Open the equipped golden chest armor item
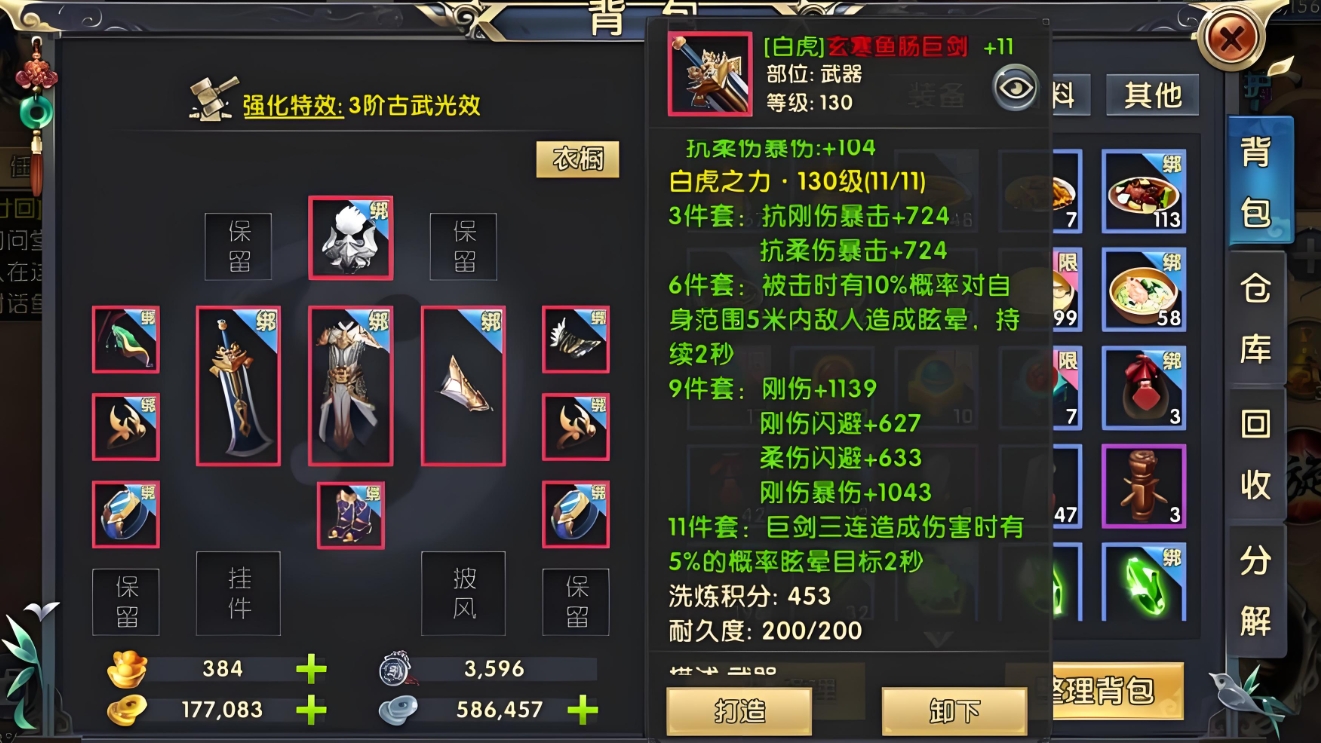The image size is (1321, 743). point(349,385)
